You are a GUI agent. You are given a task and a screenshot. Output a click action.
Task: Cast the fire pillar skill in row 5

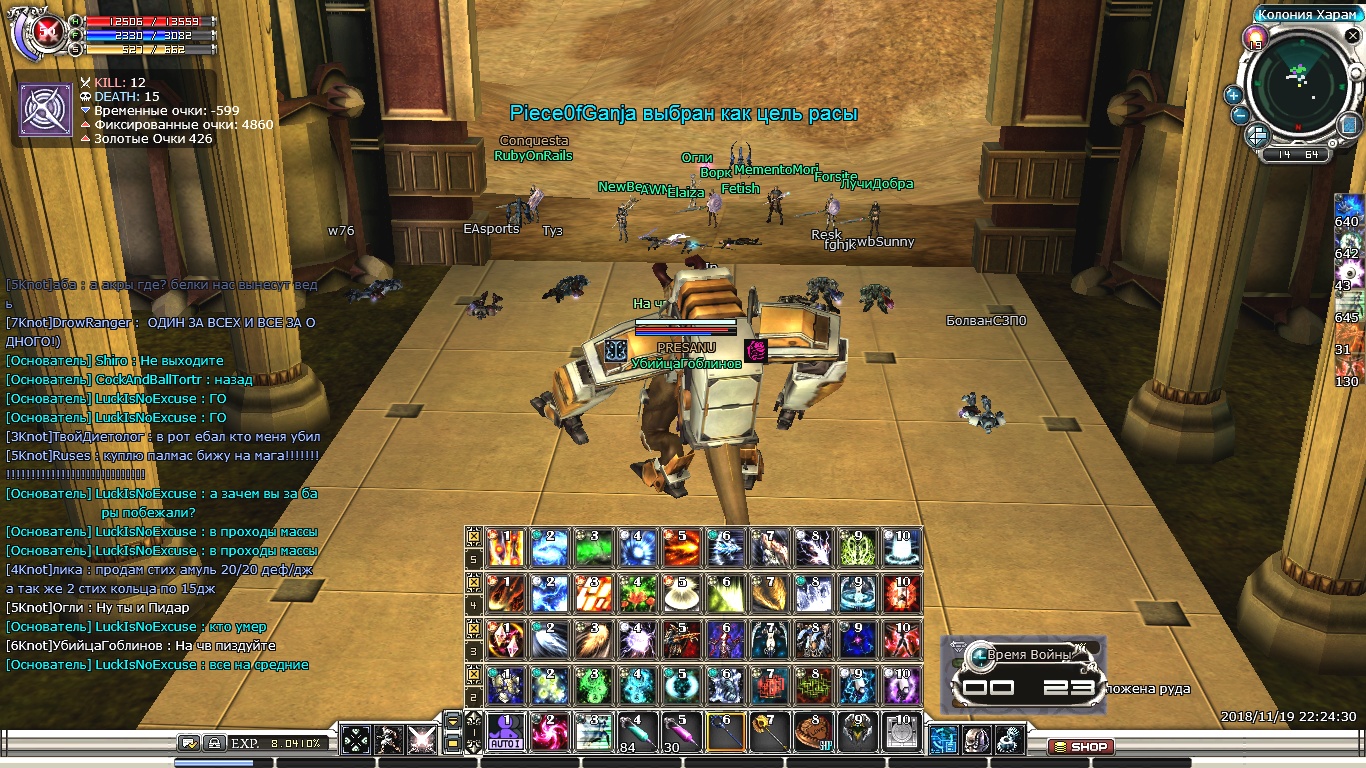(506, 548)
